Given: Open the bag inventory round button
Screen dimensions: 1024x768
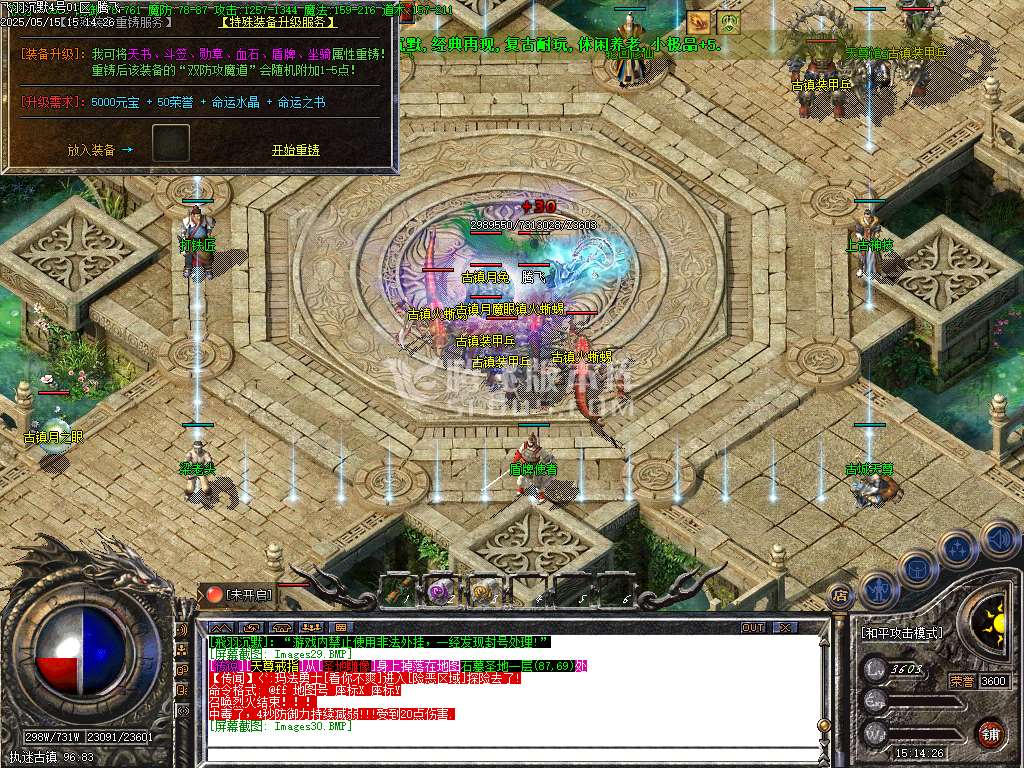Looking at the screenshot, I should tap(917, 570).
